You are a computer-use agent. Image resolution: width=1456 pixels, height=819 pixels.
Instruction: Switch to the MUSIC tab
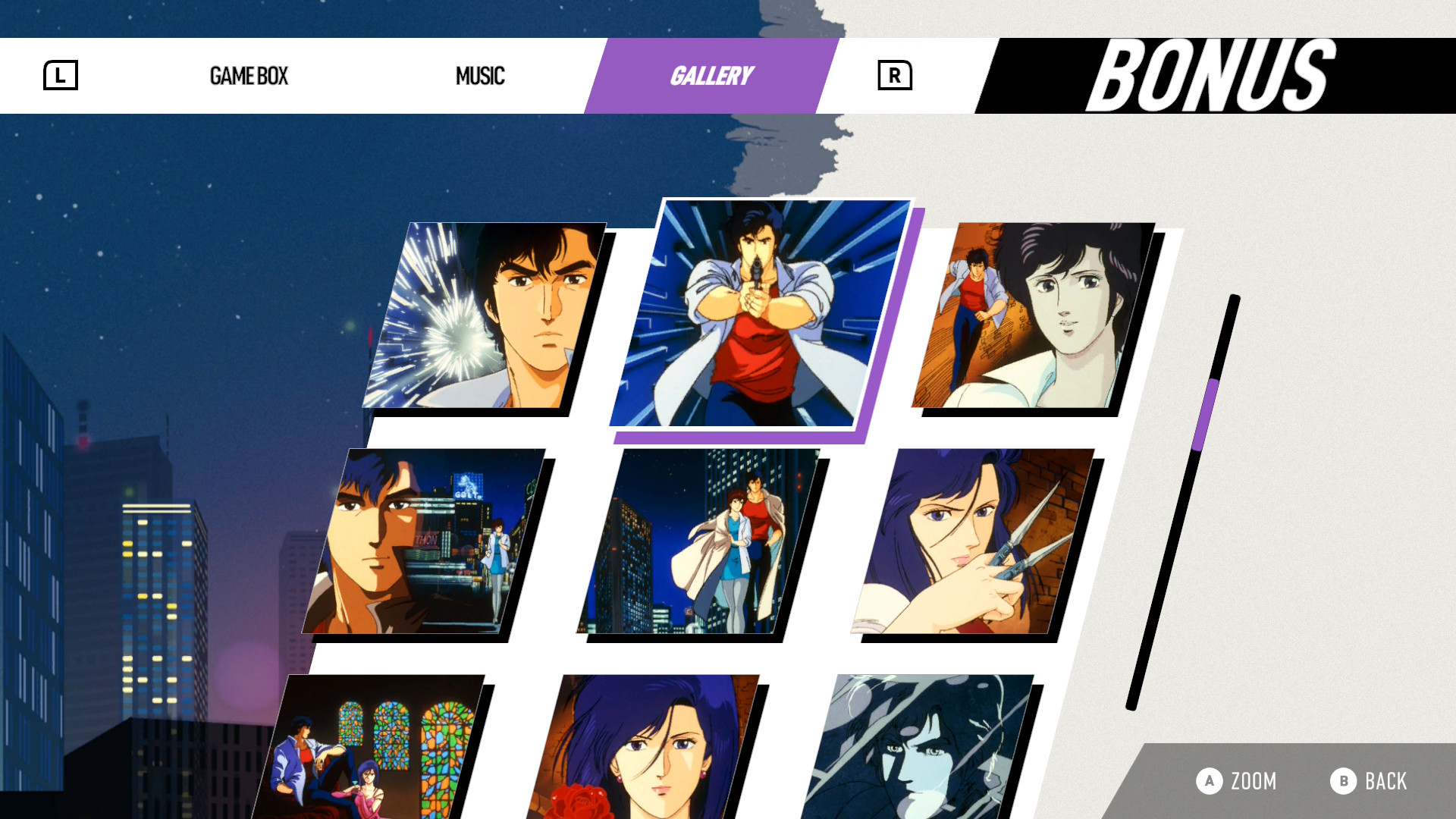(x=480, y=76)
